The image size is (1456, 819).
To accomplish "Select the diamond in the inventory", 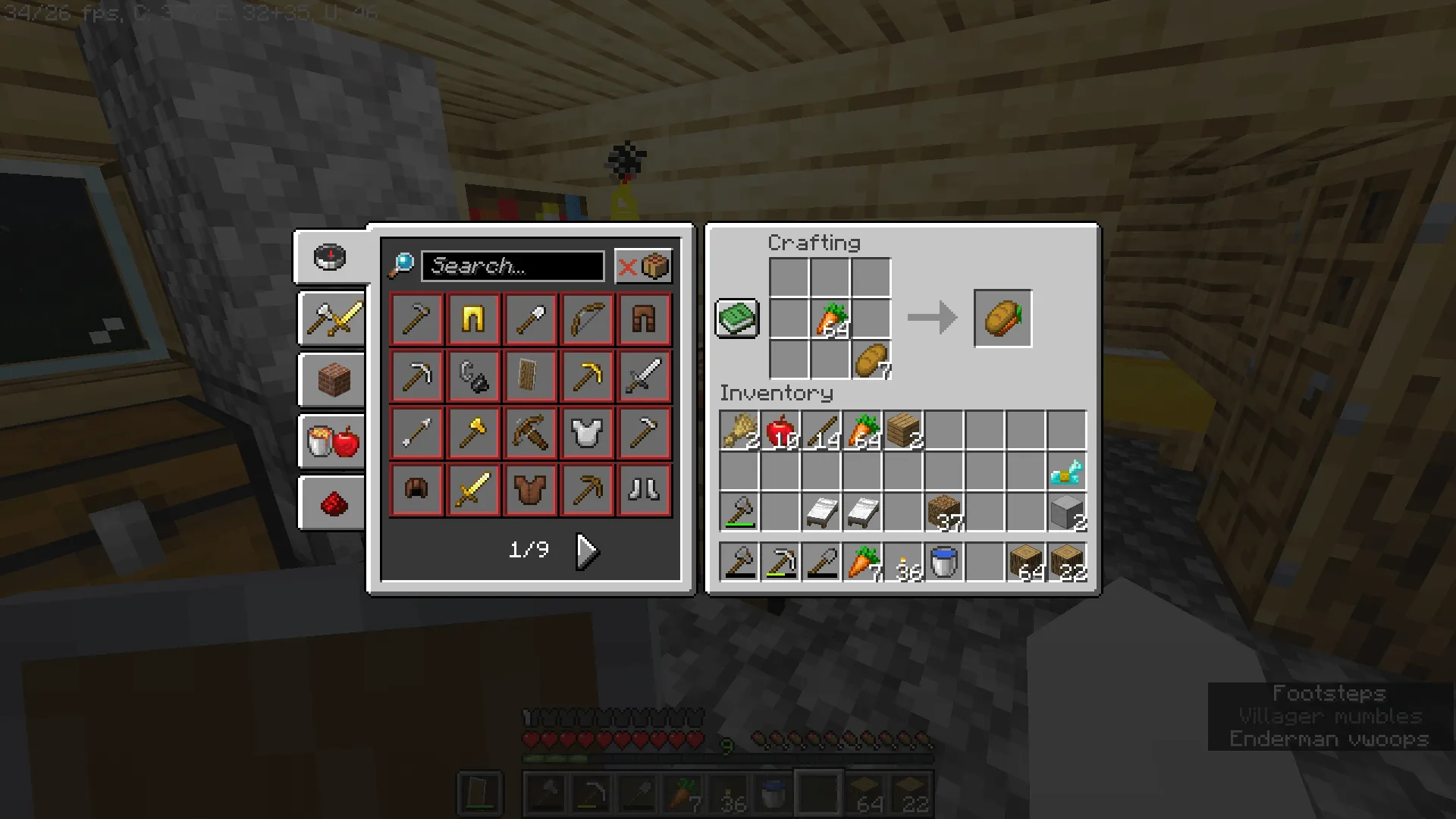I will tap(1068, 472).
